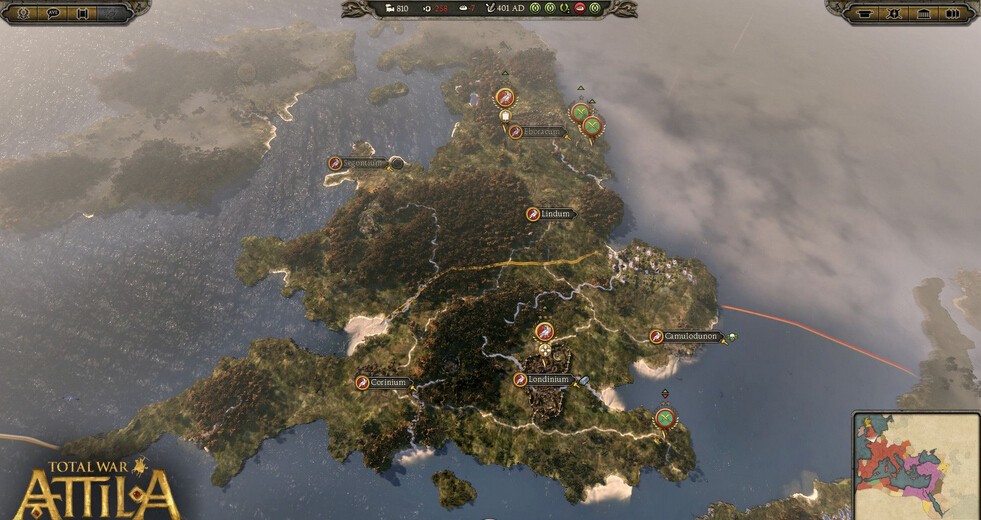Select the red army marker above Eboracum
Image resolution: width=981 pixels, height=520 pixels.
pos(505,98)
